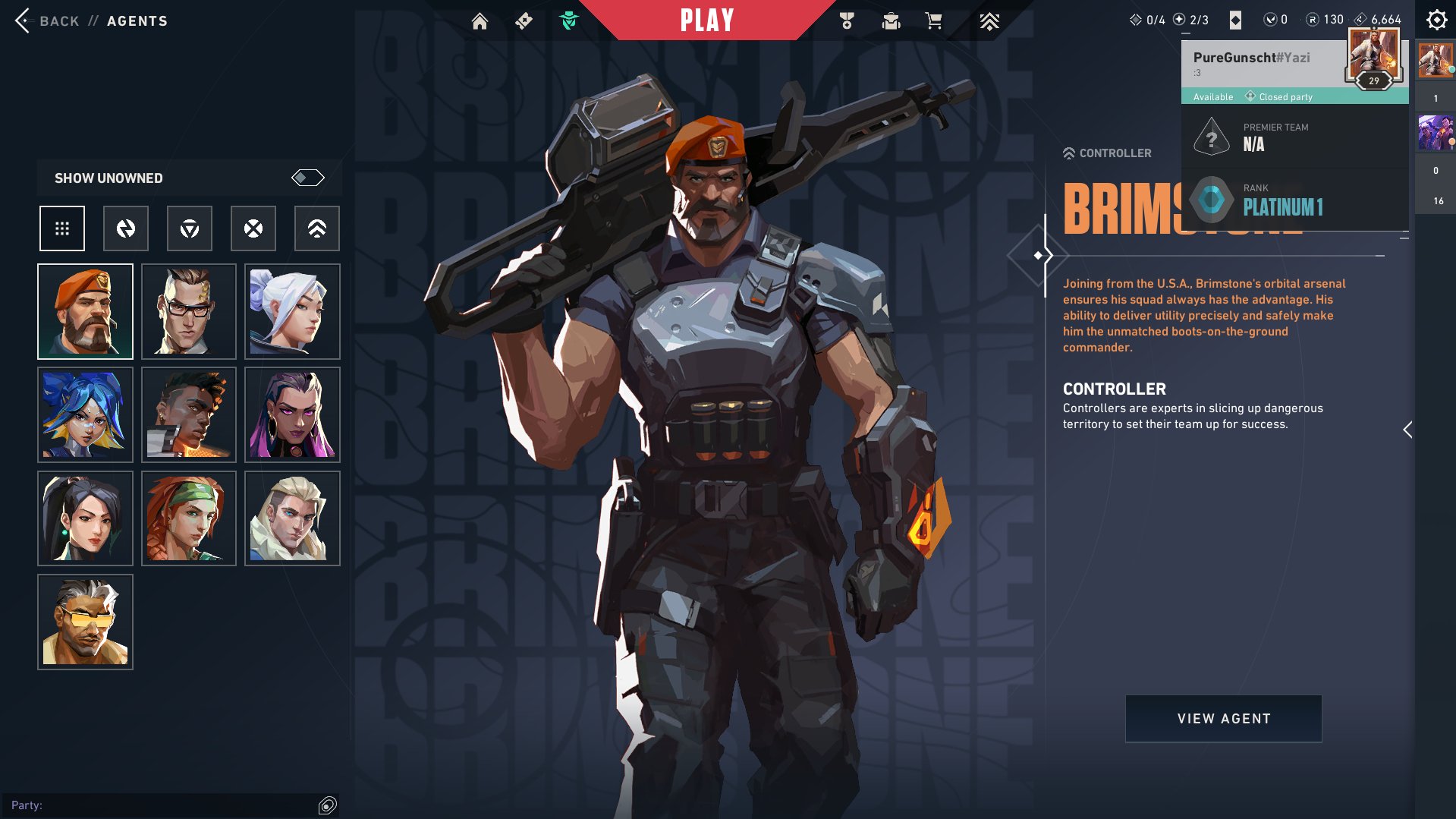Viewport: 1456px width, 819px height.
Task: Open the Home screen icon
Action: pos(480,21)
